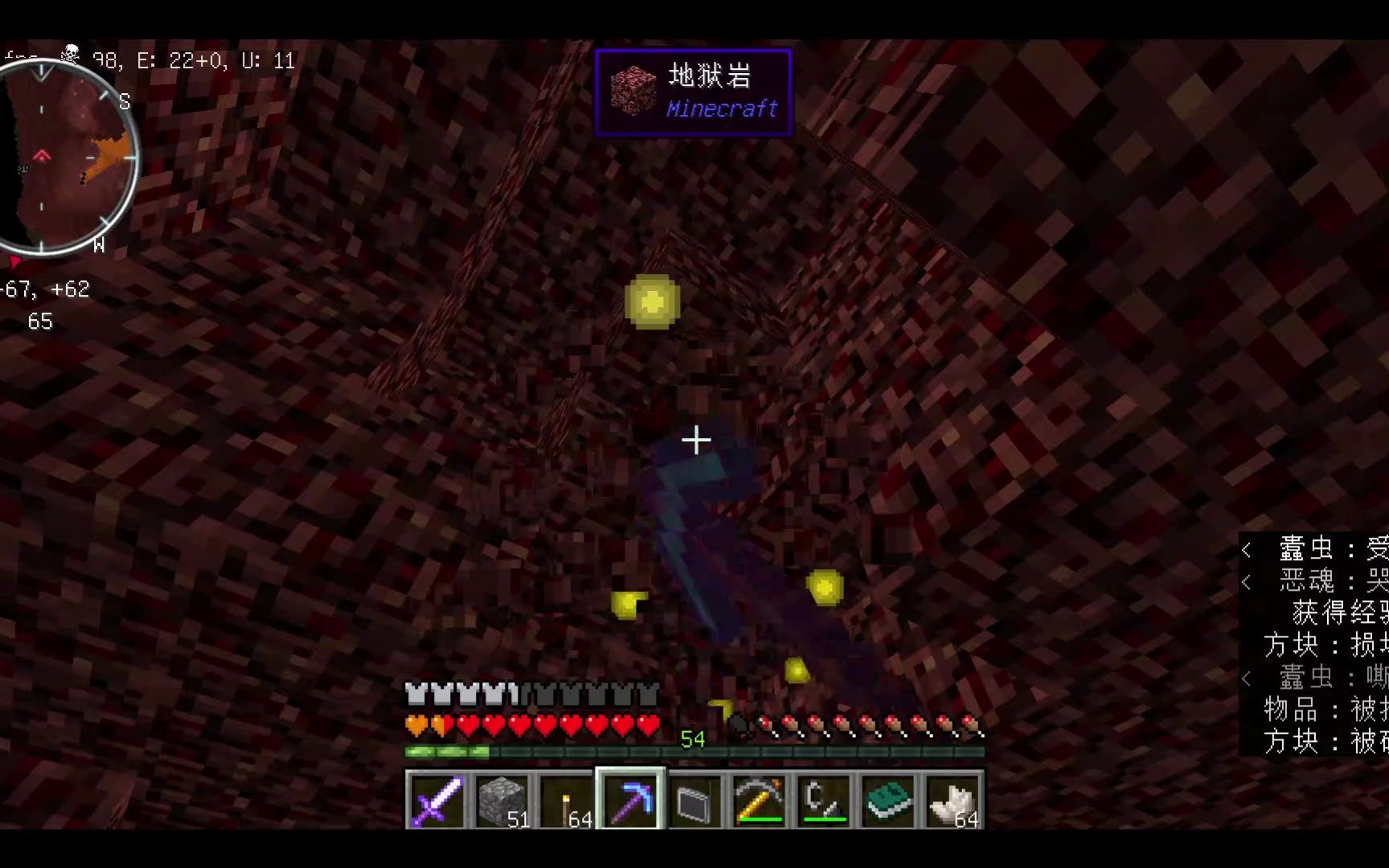Select the flint and steel tool
Image resolution: width=1389 pixels, height=868 pixels.
coord(824,800)
